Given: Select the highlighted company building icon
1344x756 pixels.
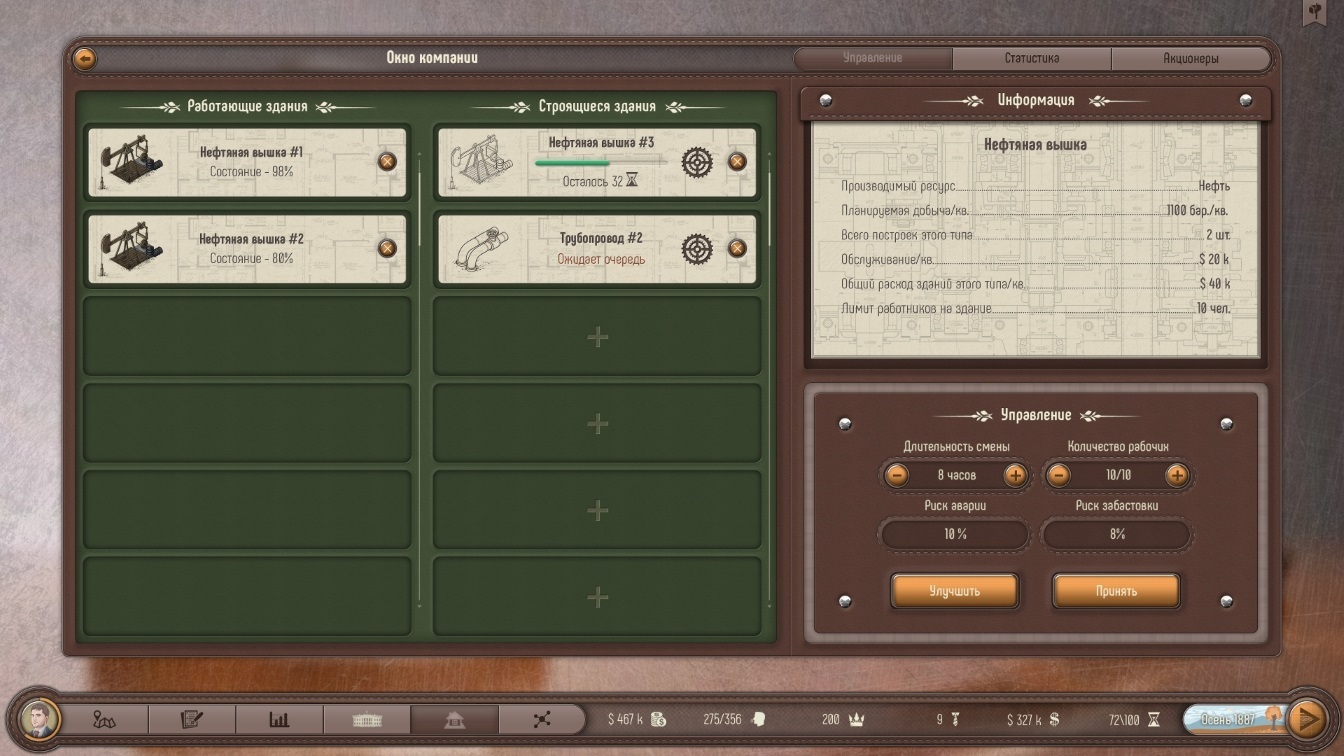Looking at the screenshot, I should pyautogui.click(x=454, y=718).
